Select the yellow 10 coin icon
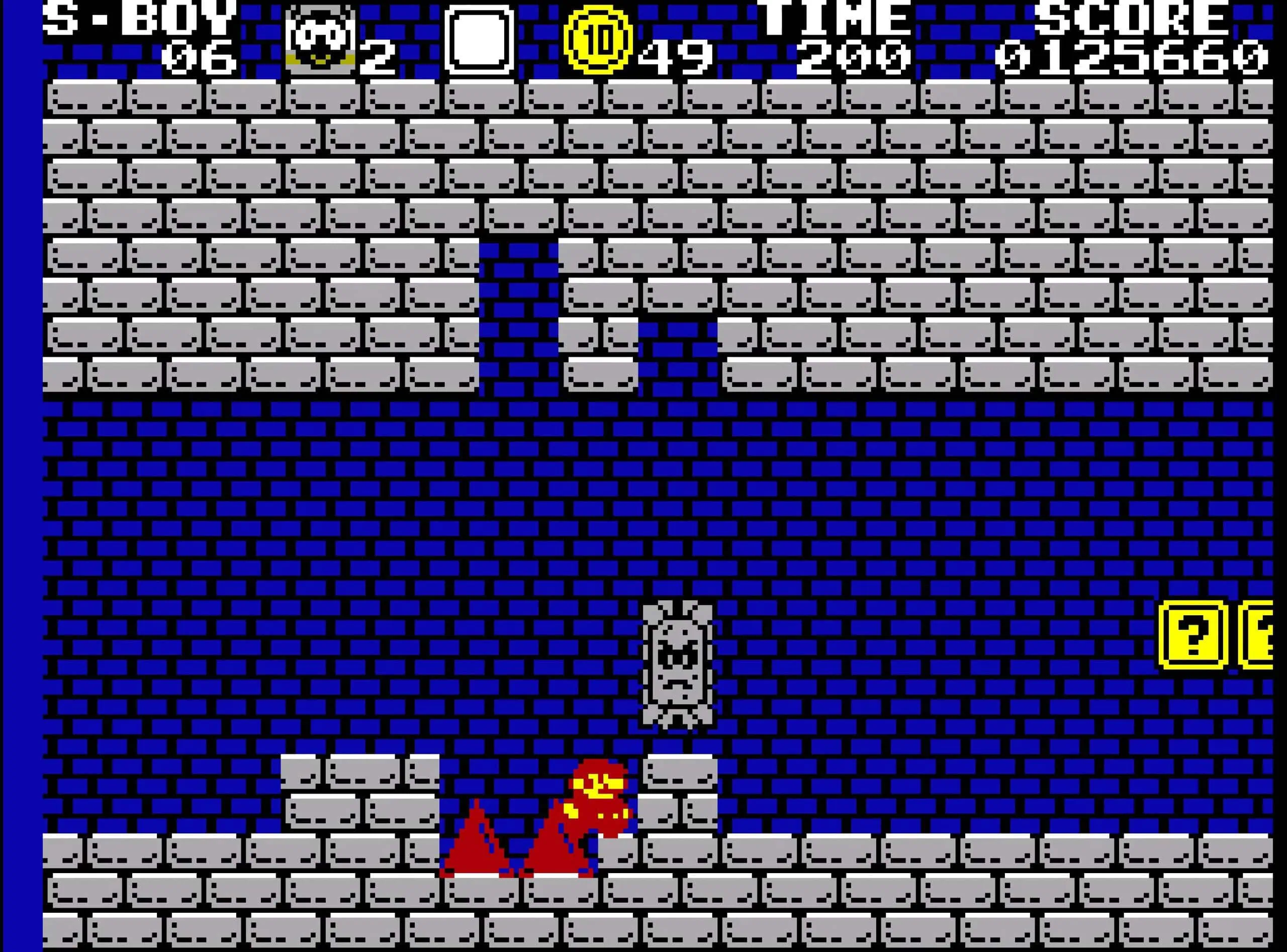Screen dimensions: 1287x952 (598, 40)
